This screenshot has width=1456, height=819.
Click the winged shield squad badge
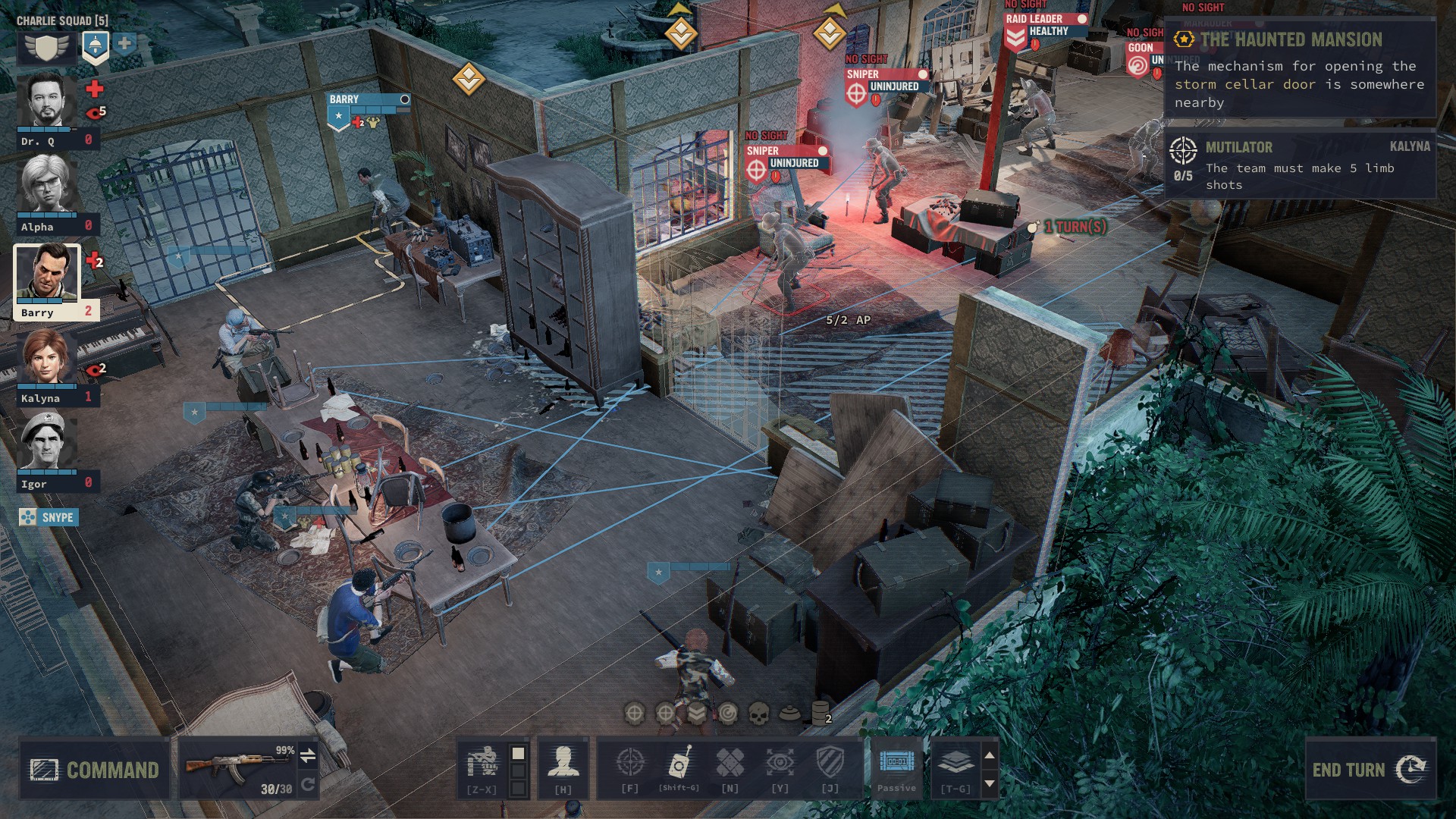tap(47, 47)
